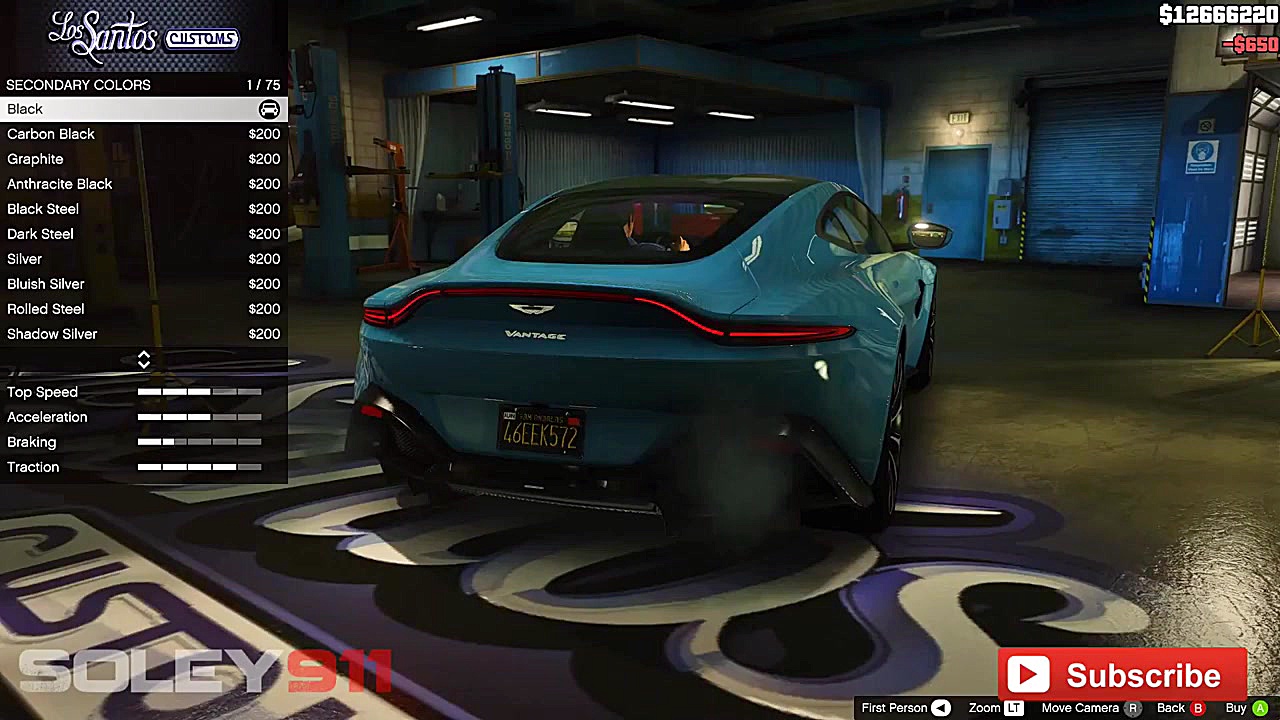Click the First Person arrow icon

click(x=940, y=708)
